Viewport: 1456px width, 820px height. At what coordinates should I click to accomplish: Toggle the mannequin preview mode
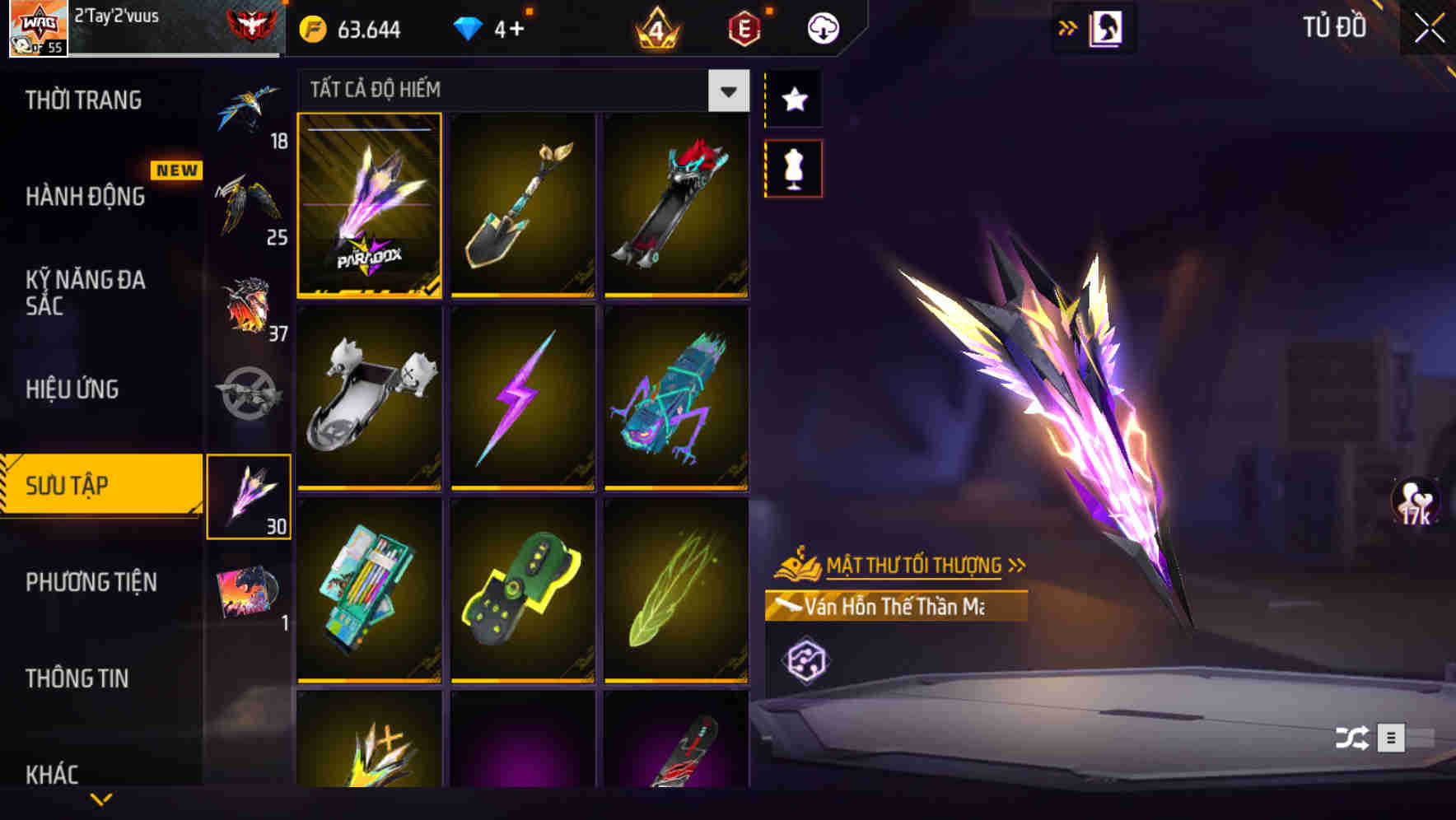[793, 167]
